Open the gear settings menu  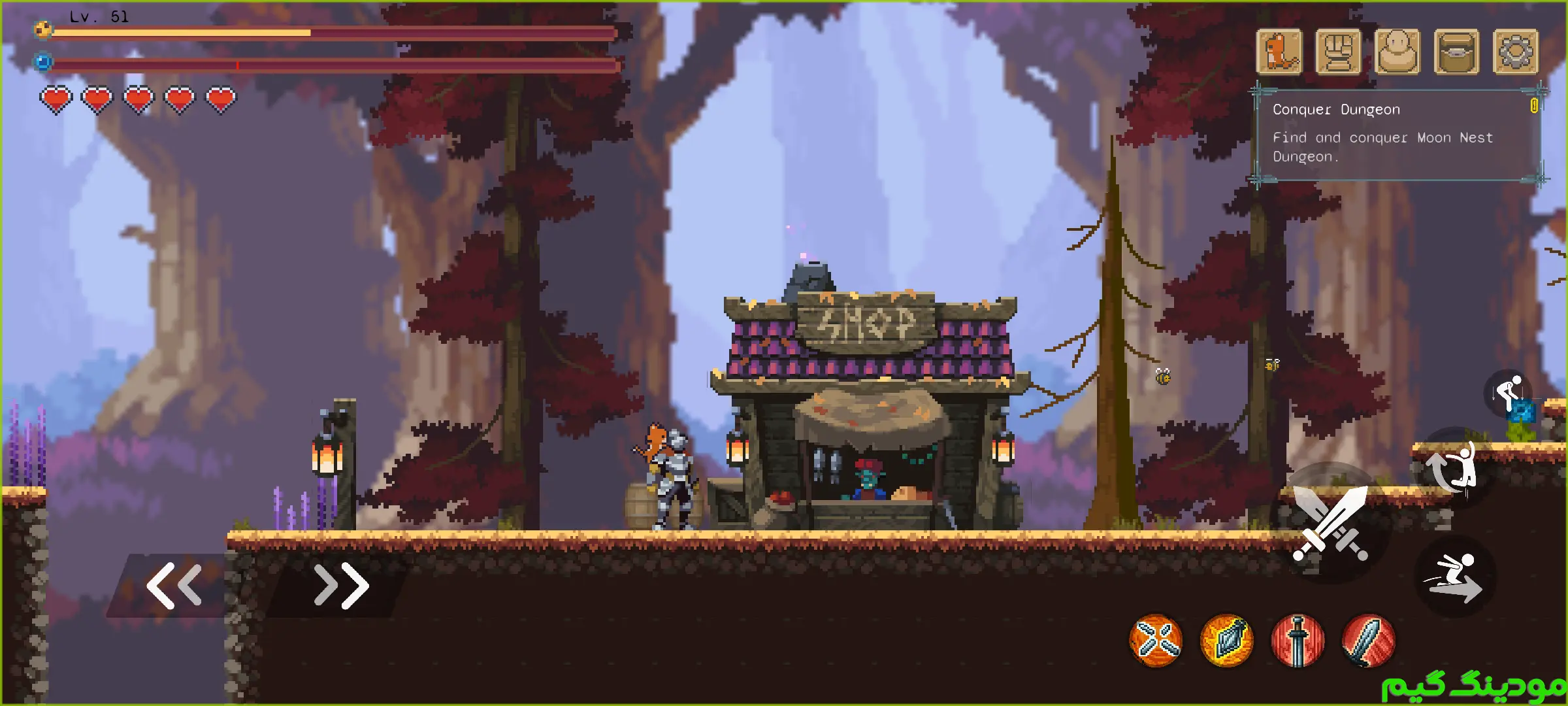[1516, 52]
